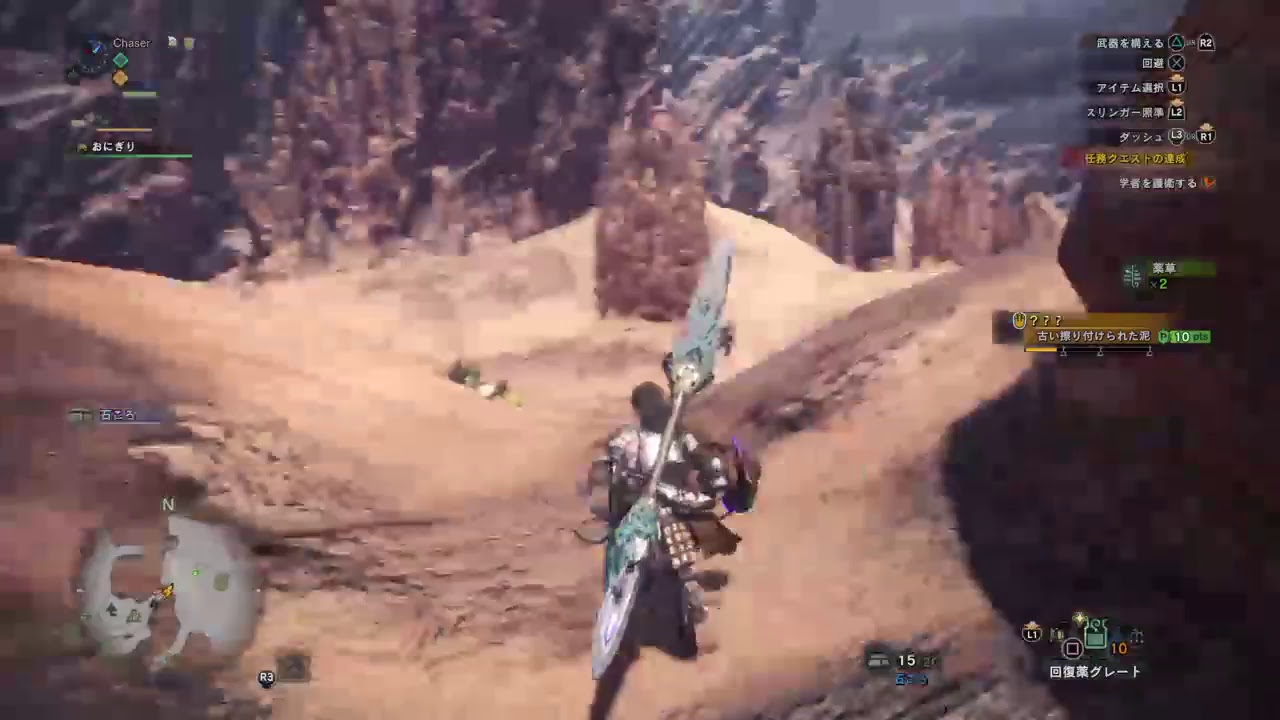Click the L1 icon beside アイテム選択
Viewport: 1280px width, 720px height.
coord(1176,87)
